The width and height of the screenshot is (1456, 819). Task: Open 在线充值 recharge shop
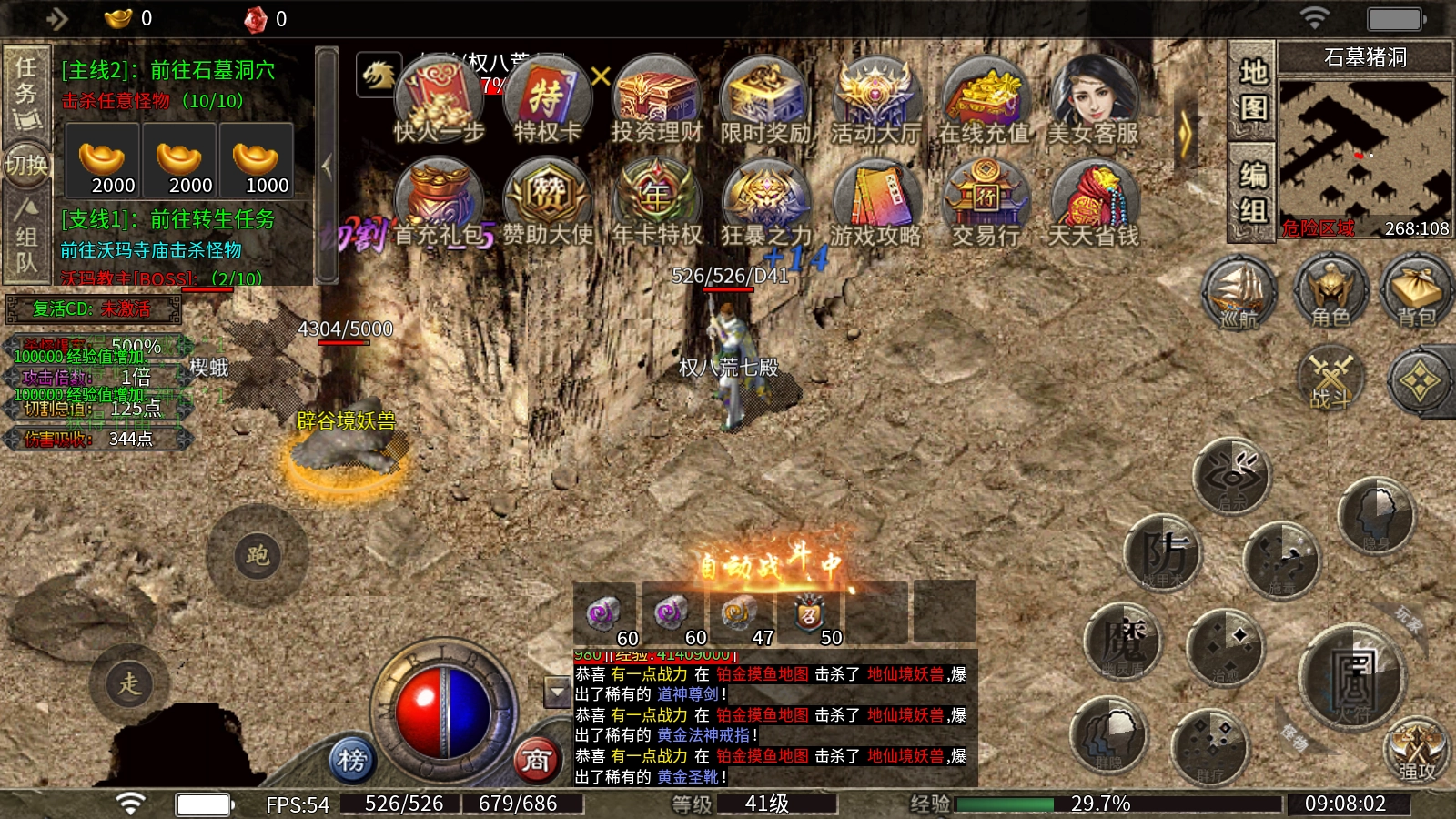984,102
